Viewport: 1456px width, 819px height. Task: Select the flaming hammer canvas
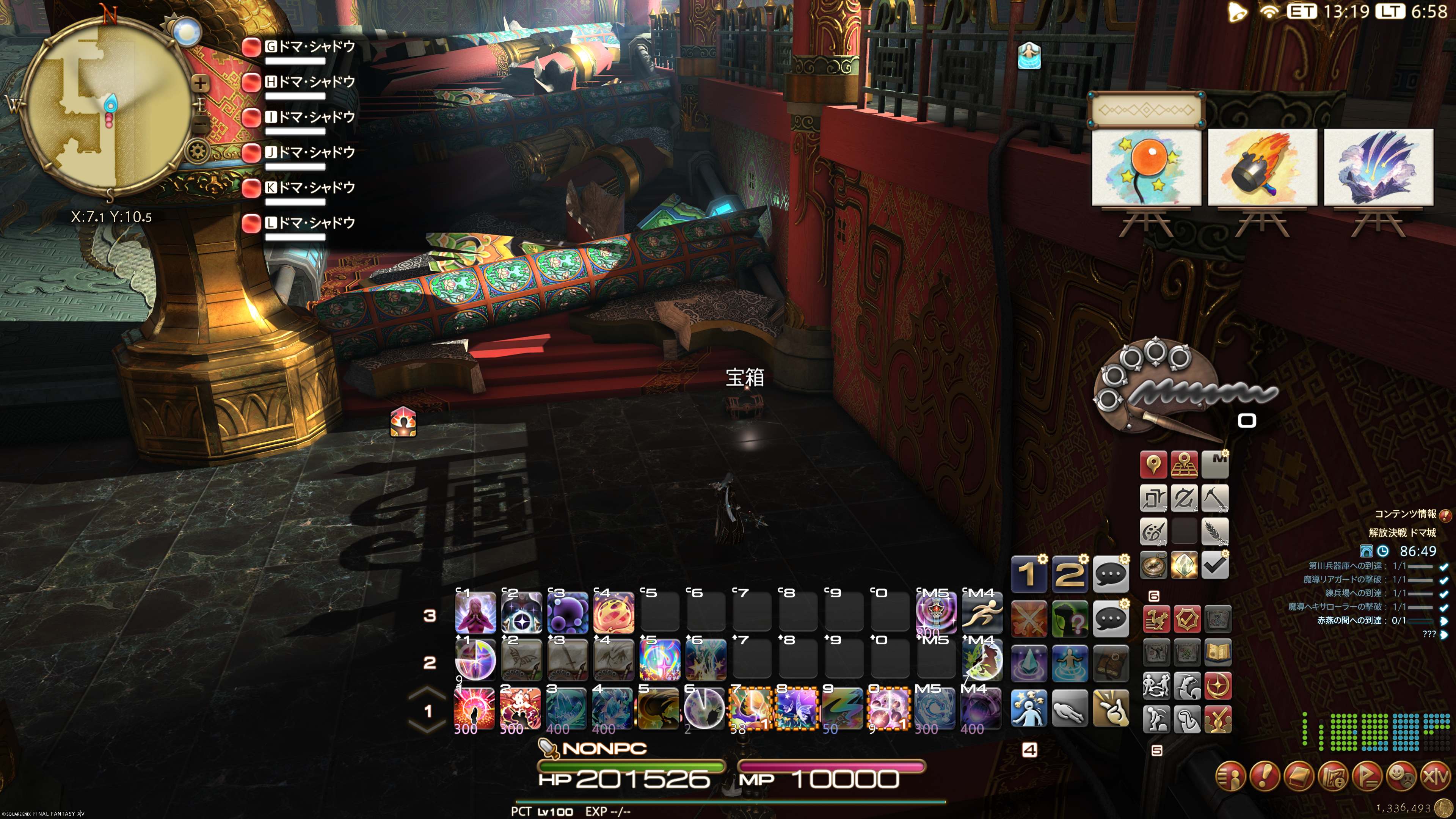click(x=1262, y=167)
